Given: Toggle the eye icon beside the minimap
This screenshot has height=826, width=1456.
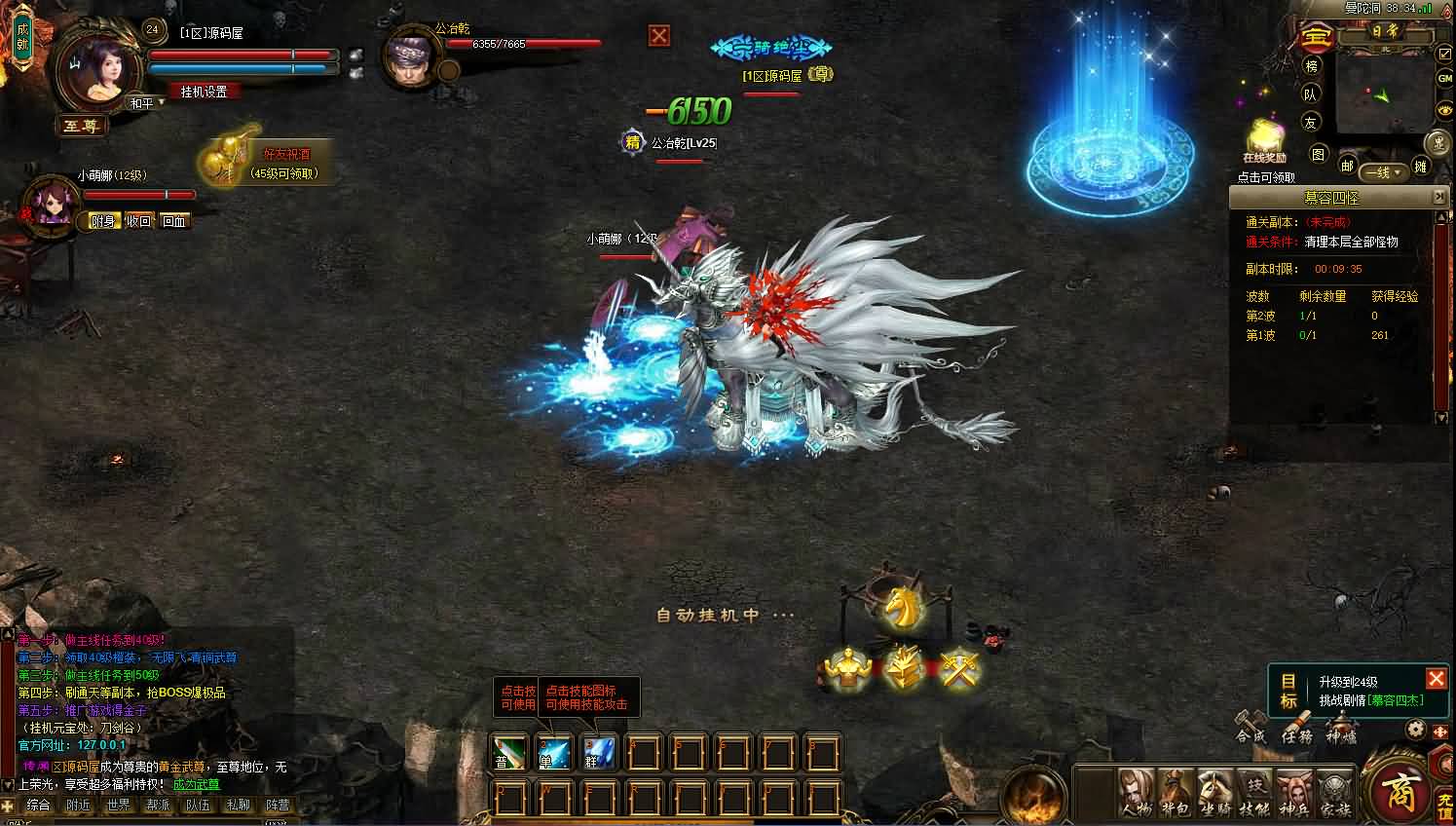Looking at the screenshot, I should (x=1445, y=110).
